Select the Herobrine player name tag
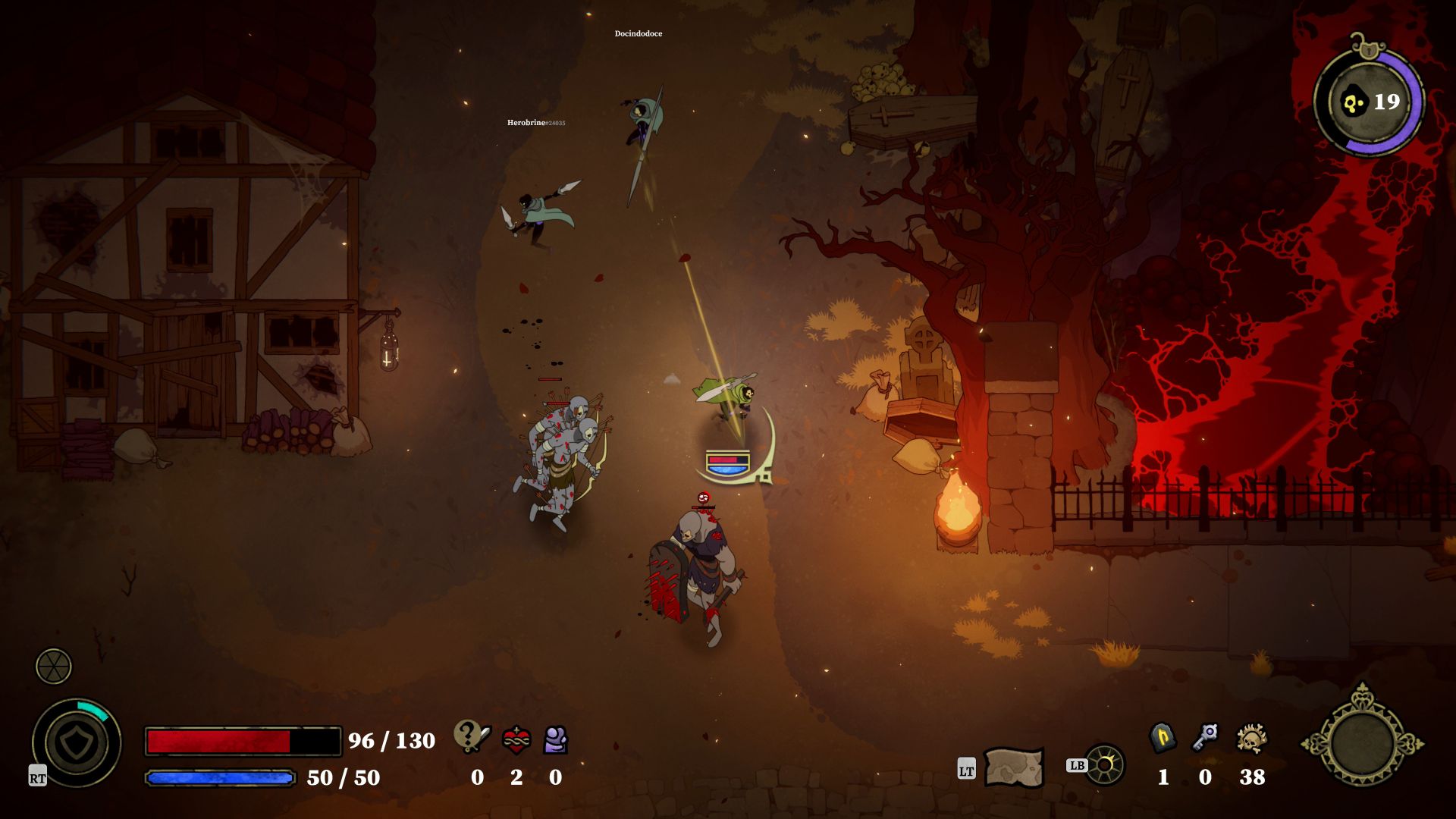 click(535, 122)
